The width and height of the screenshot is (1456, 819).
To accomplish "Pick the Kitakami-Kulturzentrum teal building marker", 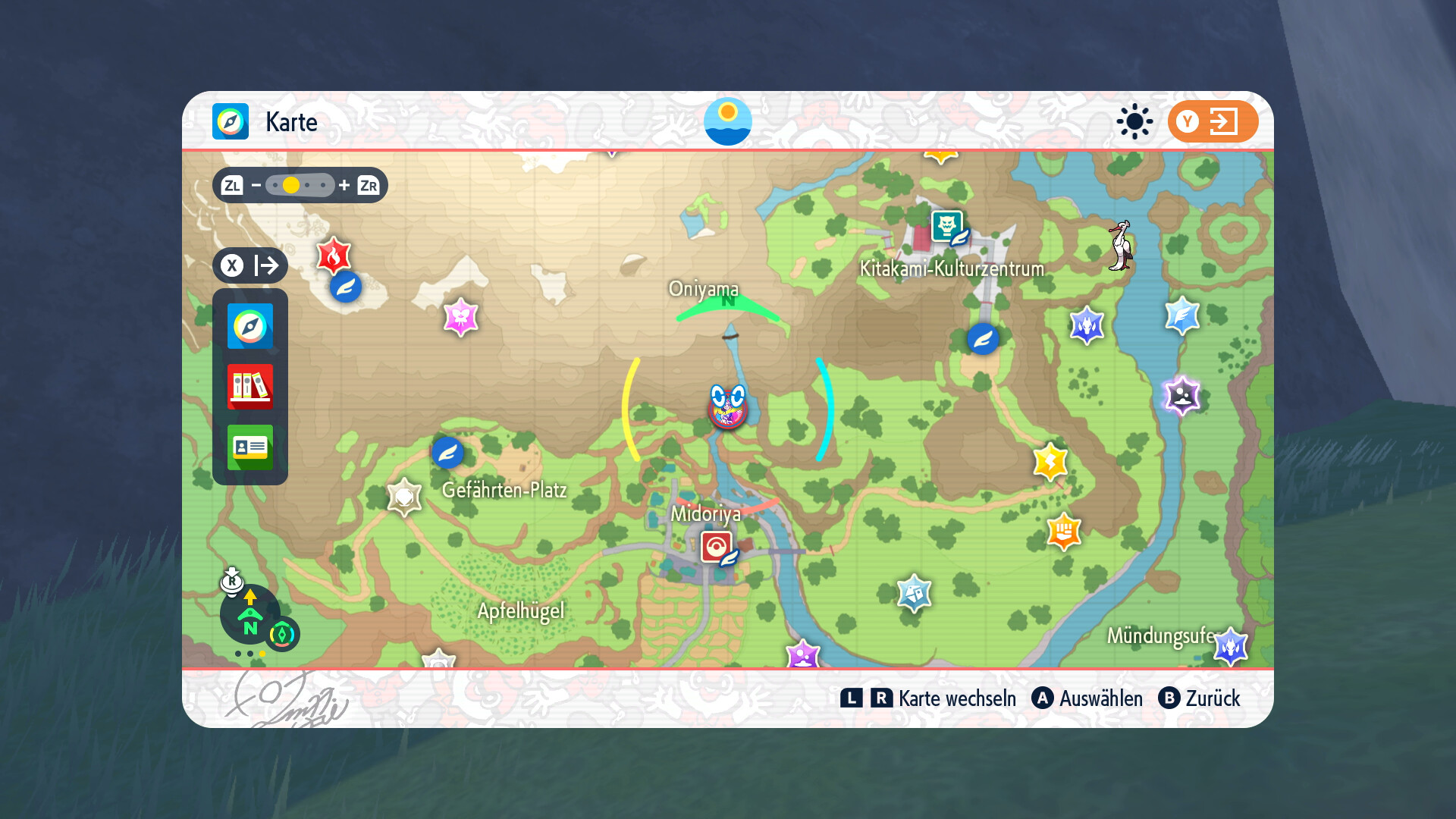I will coord(946,226).
